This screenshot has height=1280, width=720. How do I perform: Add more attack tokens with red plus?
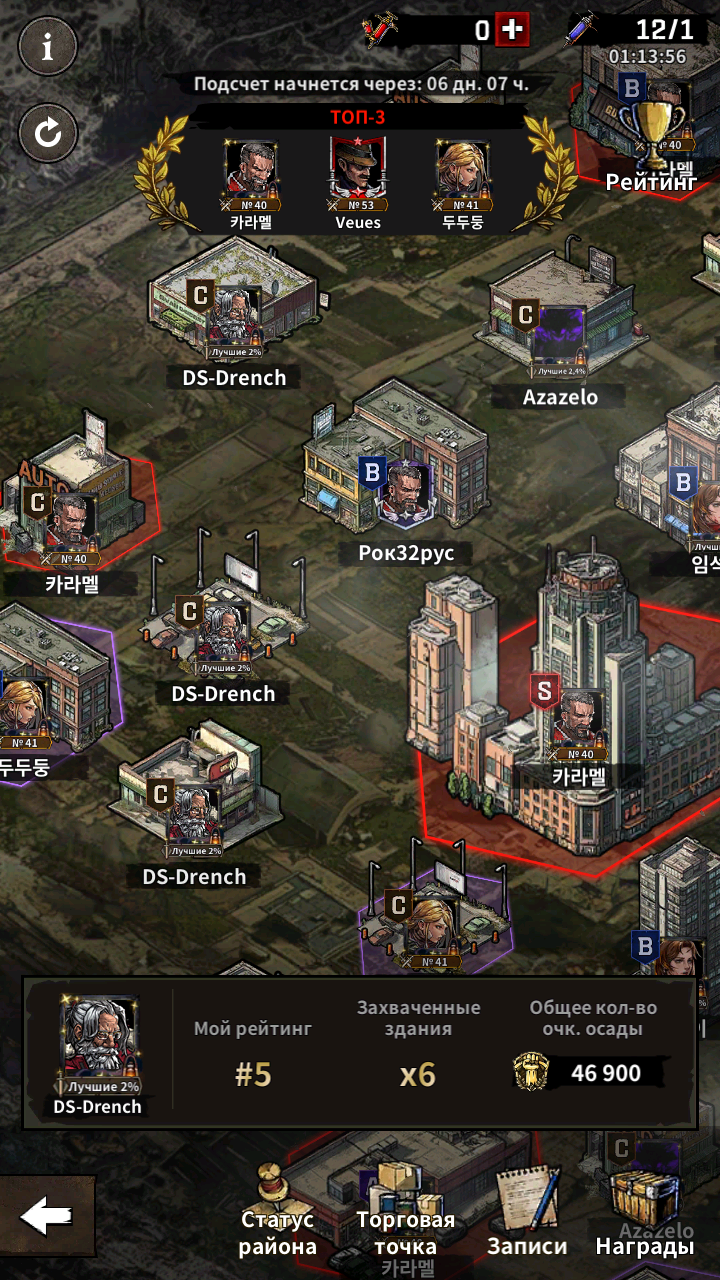(x=512, y=30)
